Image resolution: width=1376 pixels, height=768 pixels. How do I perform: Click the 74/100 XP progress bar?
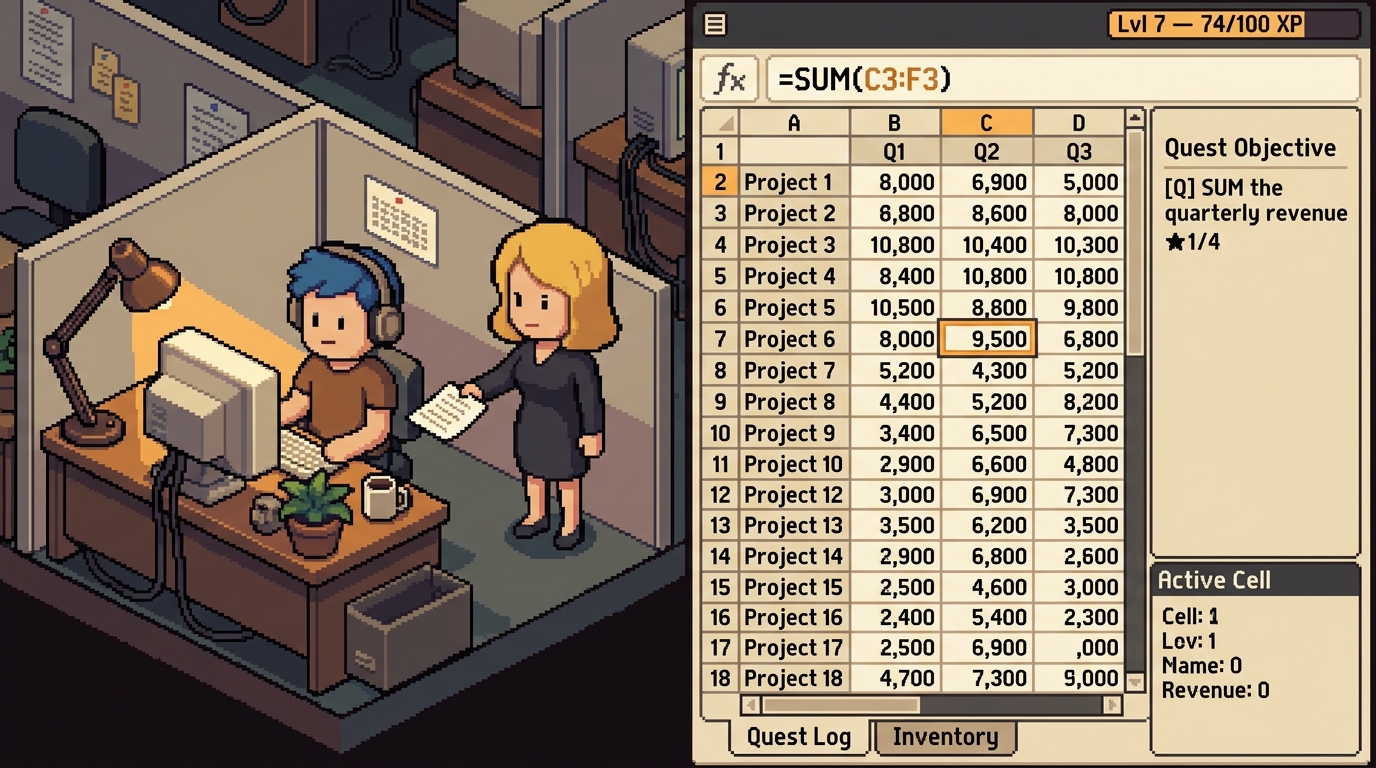click(1235, 23)
